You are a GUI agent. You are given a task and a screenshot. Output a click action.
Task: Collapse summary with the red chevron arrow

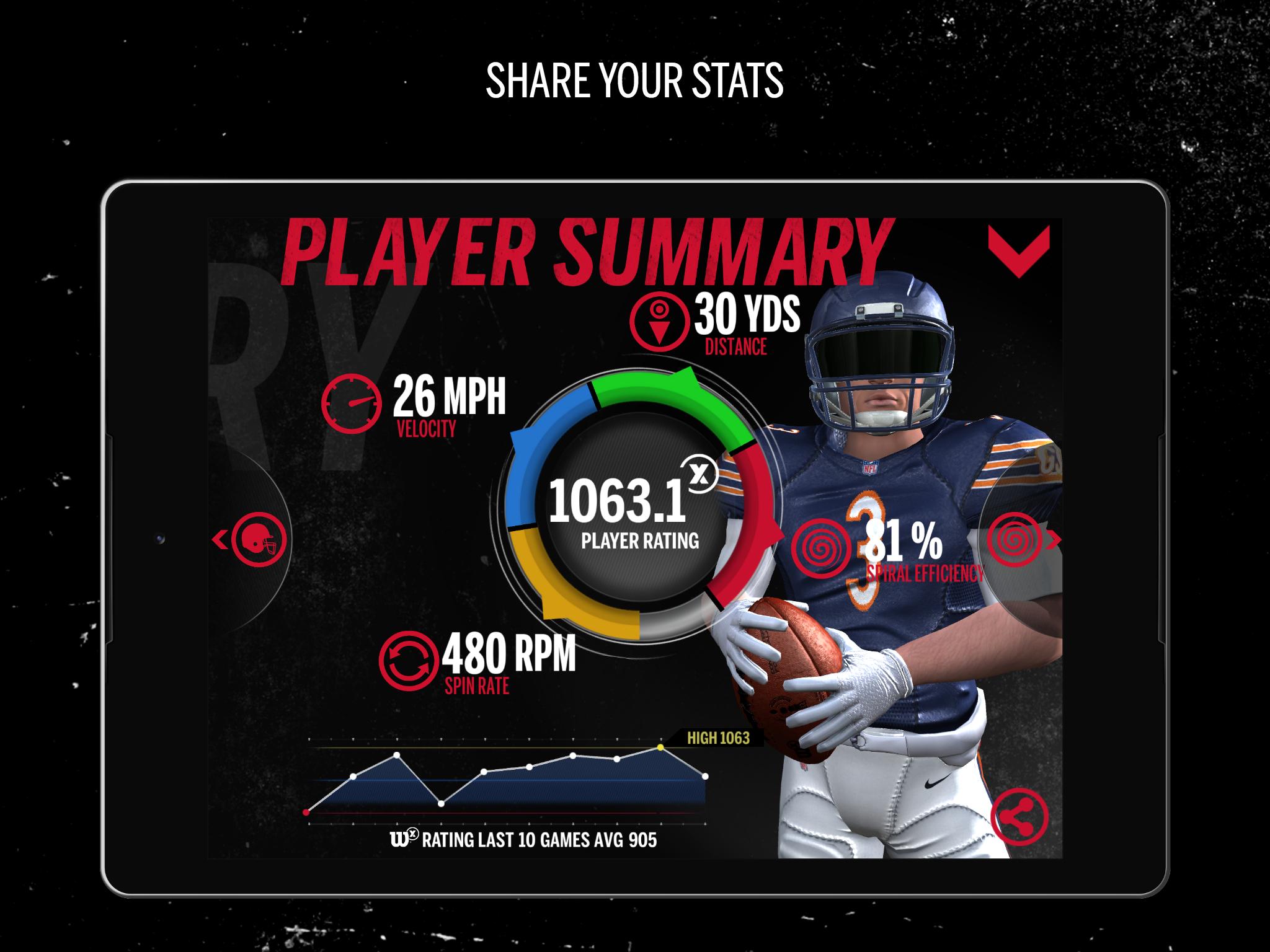(1019, 251)
